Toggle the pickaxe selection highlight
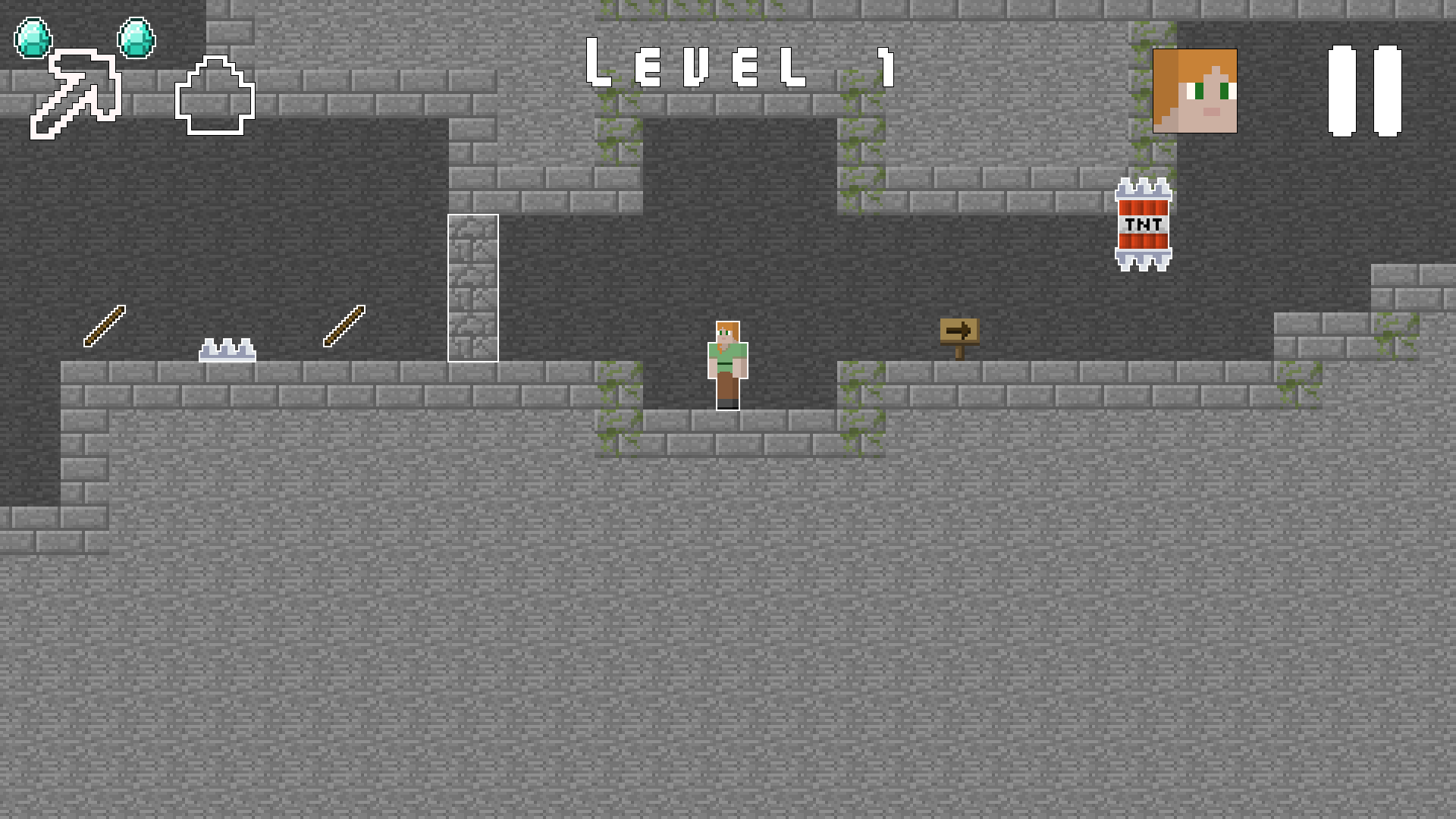 (x=76, y=91)
